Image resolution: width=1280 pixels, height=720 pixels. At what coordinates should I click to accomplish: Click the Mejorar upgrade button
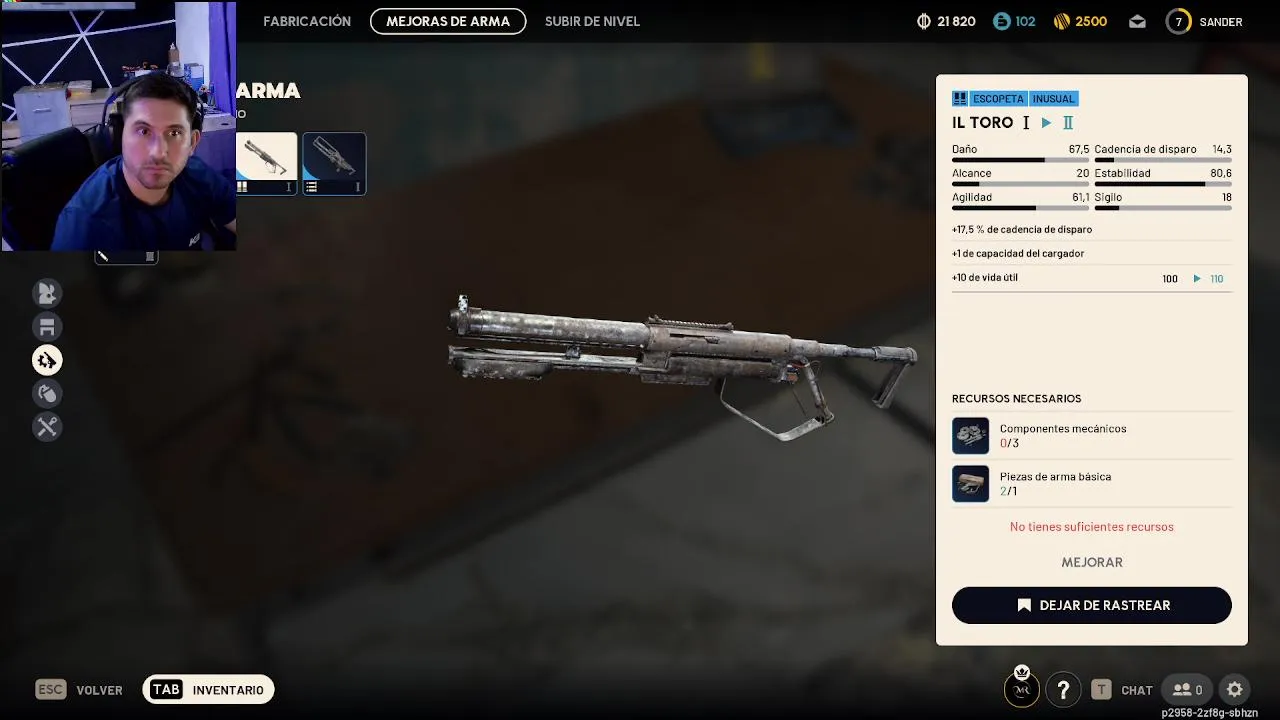click(1091, 562)
